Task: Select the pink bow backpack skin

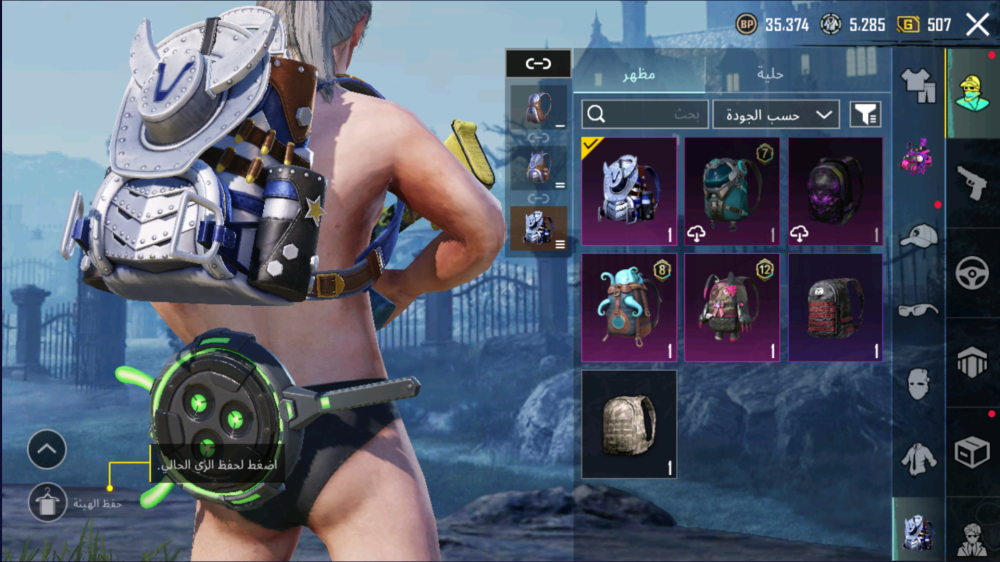Action: tap(732, 307)
